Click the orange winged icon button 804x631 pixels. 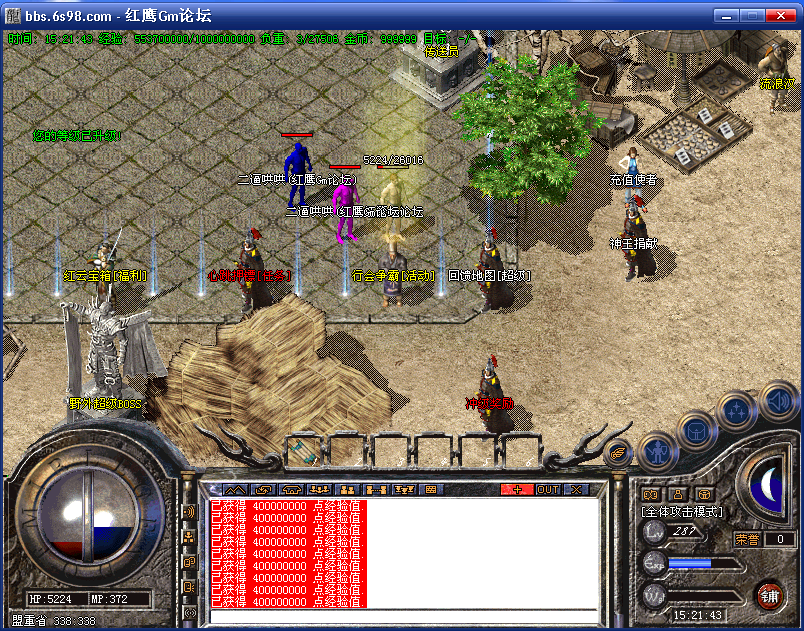click(x=618, y=453)
